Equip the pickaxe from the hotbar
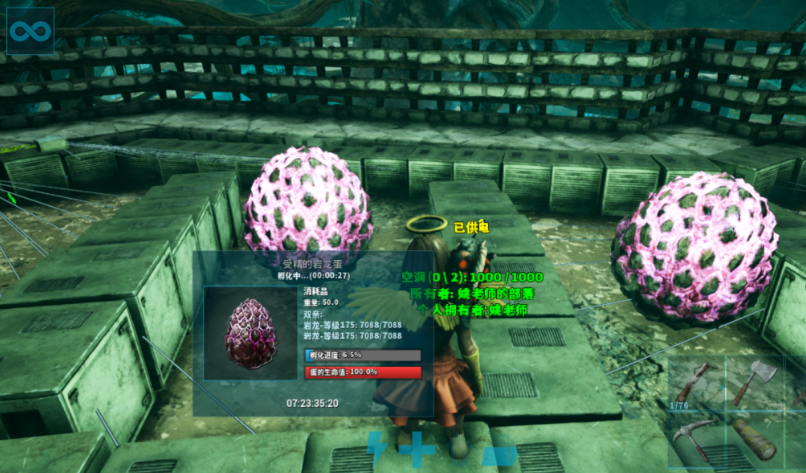Image resolution: width=806 pixels, height=473 pixels. pos(696,440)
